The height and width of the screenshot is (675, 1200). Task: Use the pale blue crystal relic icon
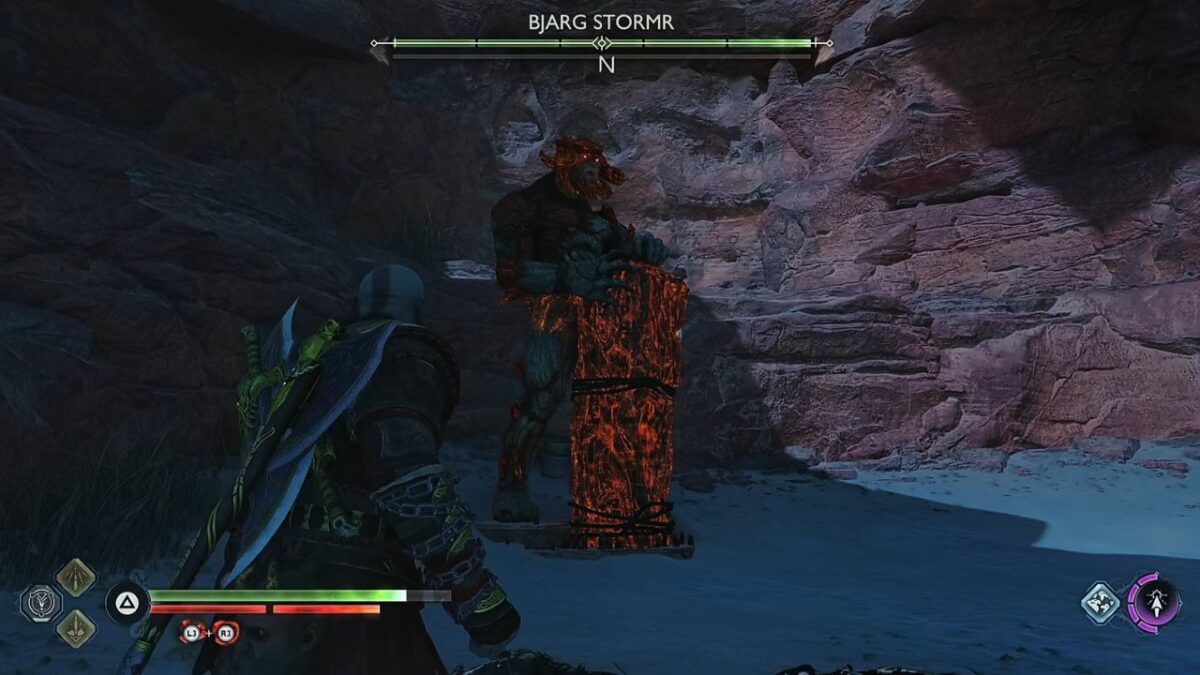pos(1099,603)
